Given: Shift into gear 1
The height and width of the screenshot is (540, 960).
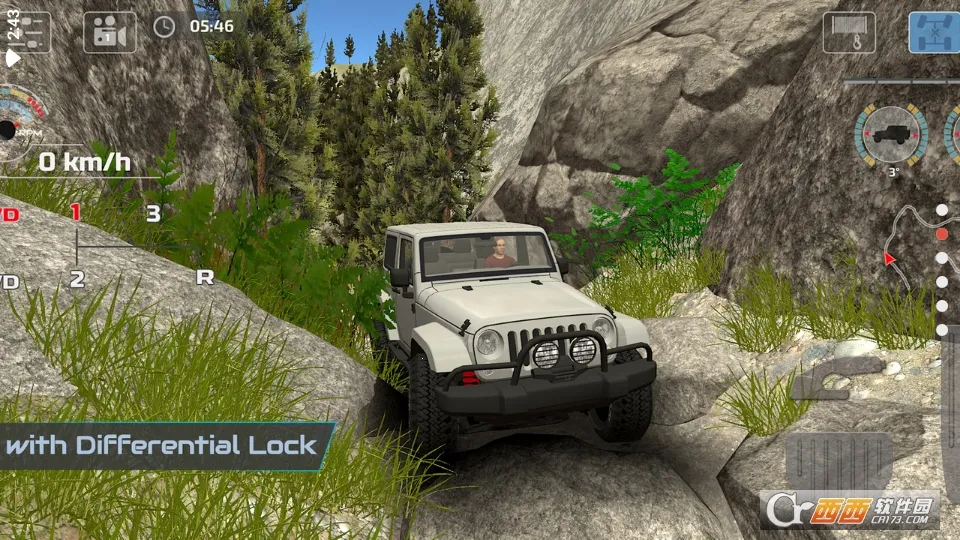Looking at the screenshot, I should pos(76,212).
